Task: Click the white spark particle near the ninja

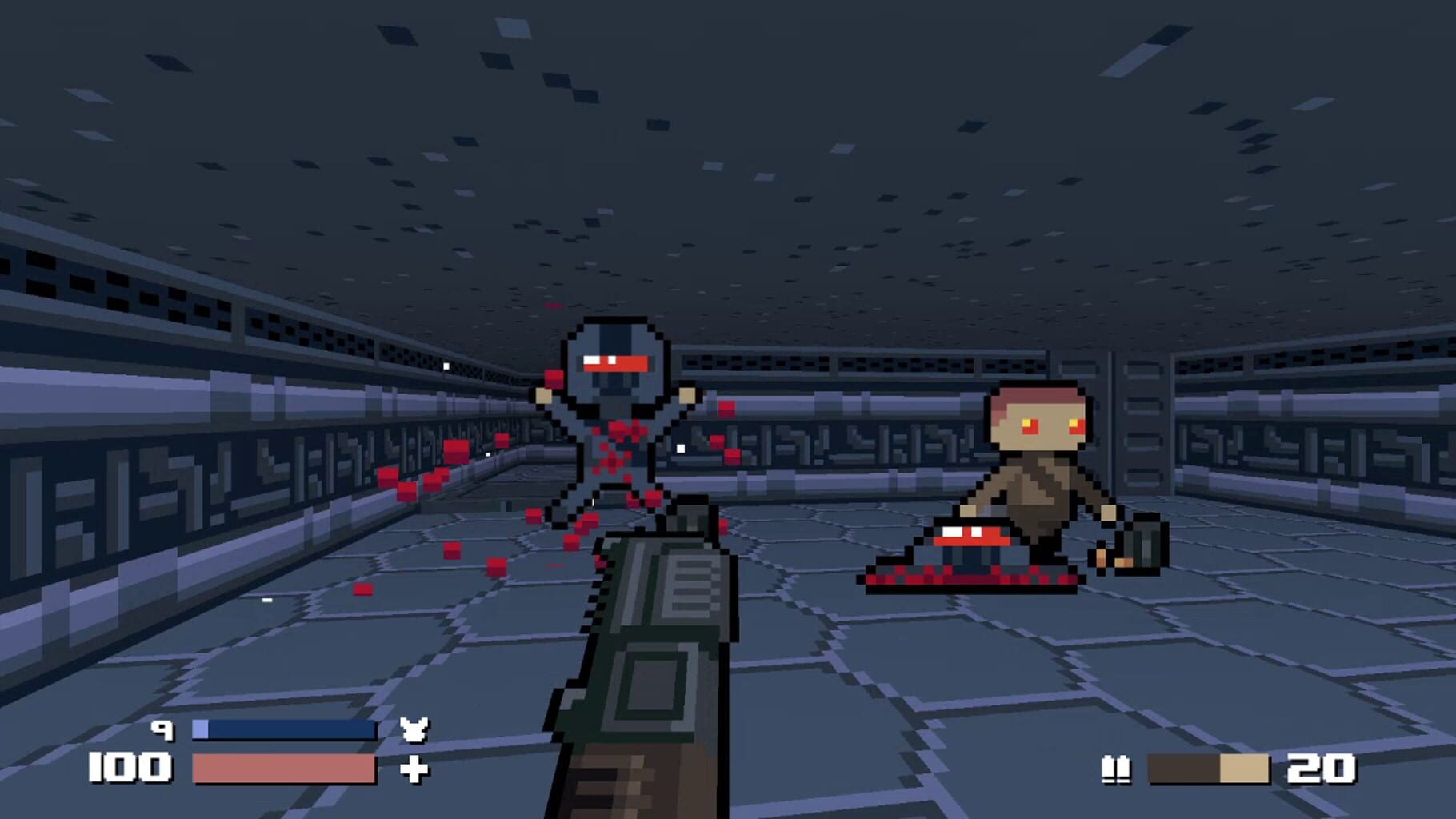Action: (679, 449)
